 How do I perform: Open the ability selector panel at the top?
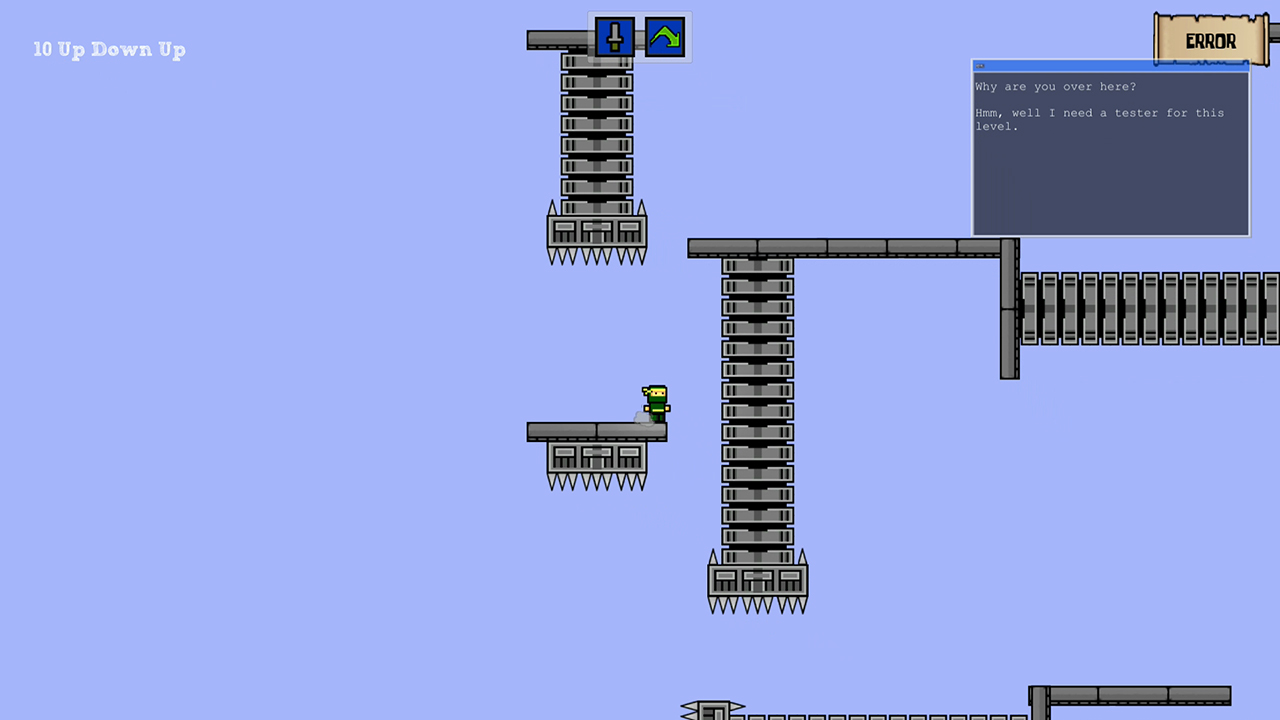pos(640,37)
